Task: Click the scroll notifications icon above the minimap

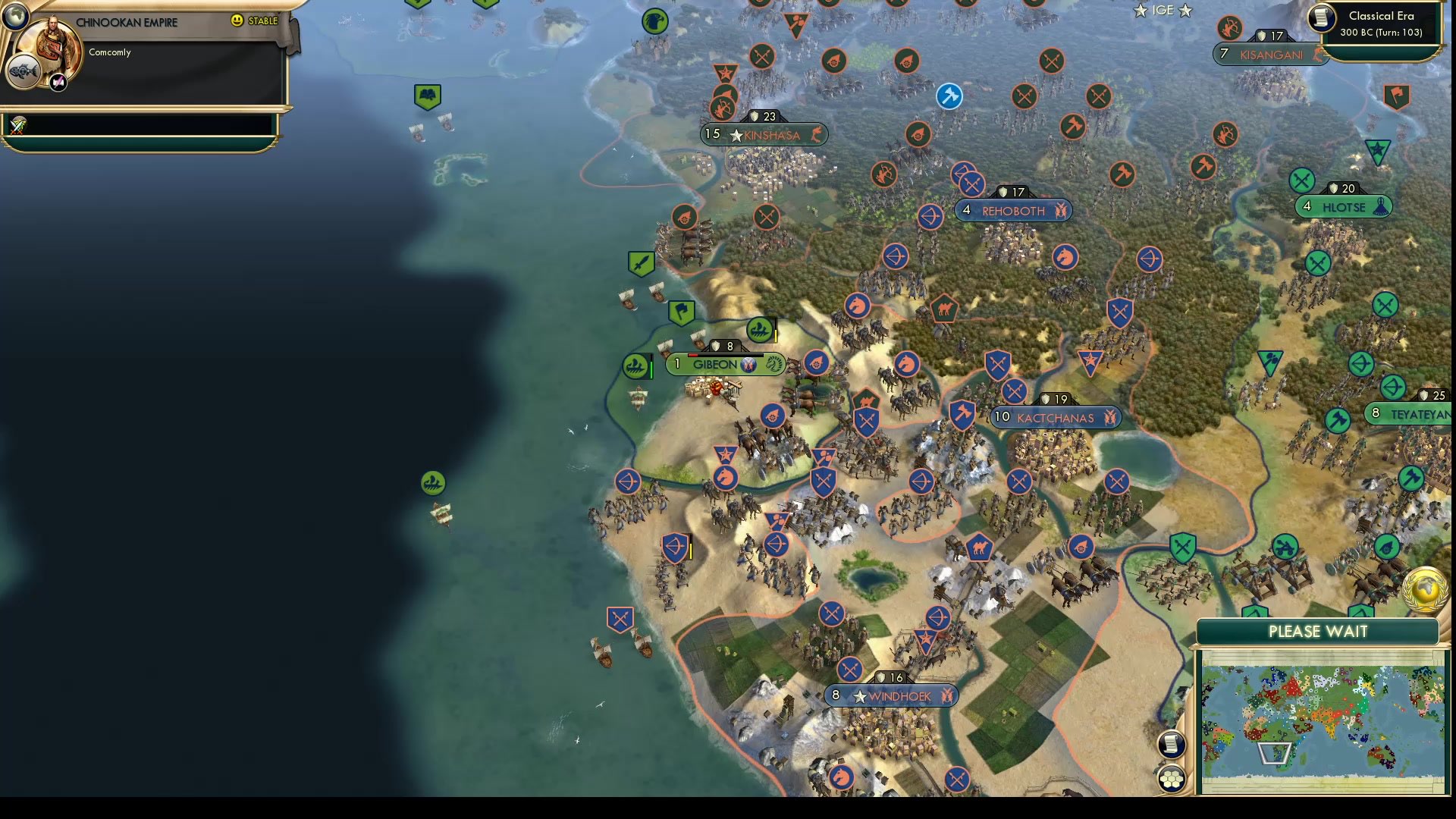Action: pos(1172,745)
